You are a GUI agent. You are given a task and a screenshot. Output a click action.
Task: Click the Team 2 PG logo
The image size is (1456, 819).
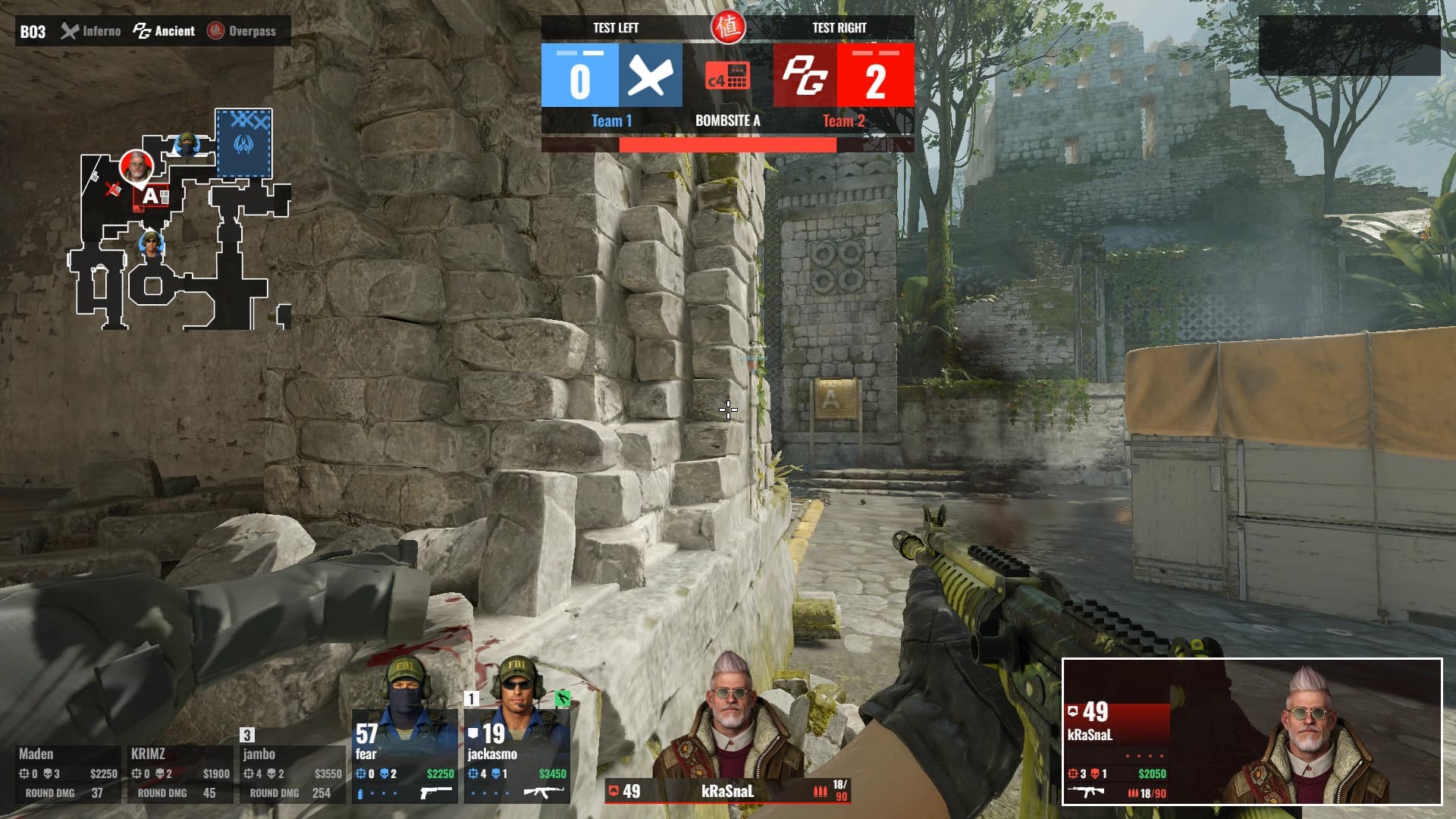point(805,75)
